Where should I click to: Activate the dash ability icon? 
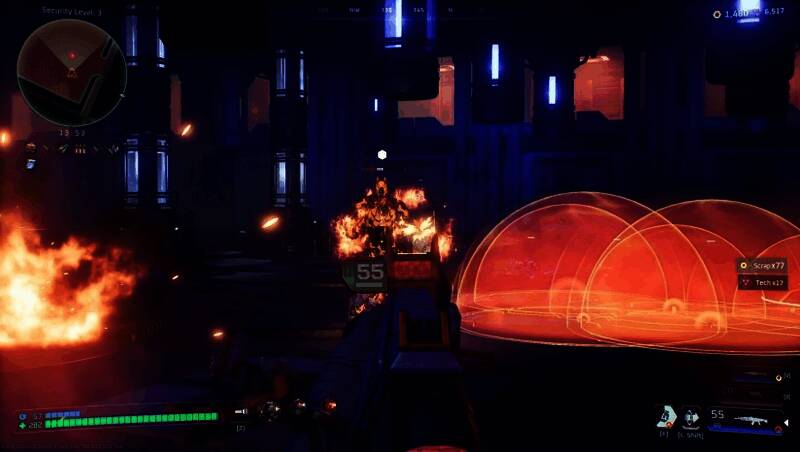(691, 417)
